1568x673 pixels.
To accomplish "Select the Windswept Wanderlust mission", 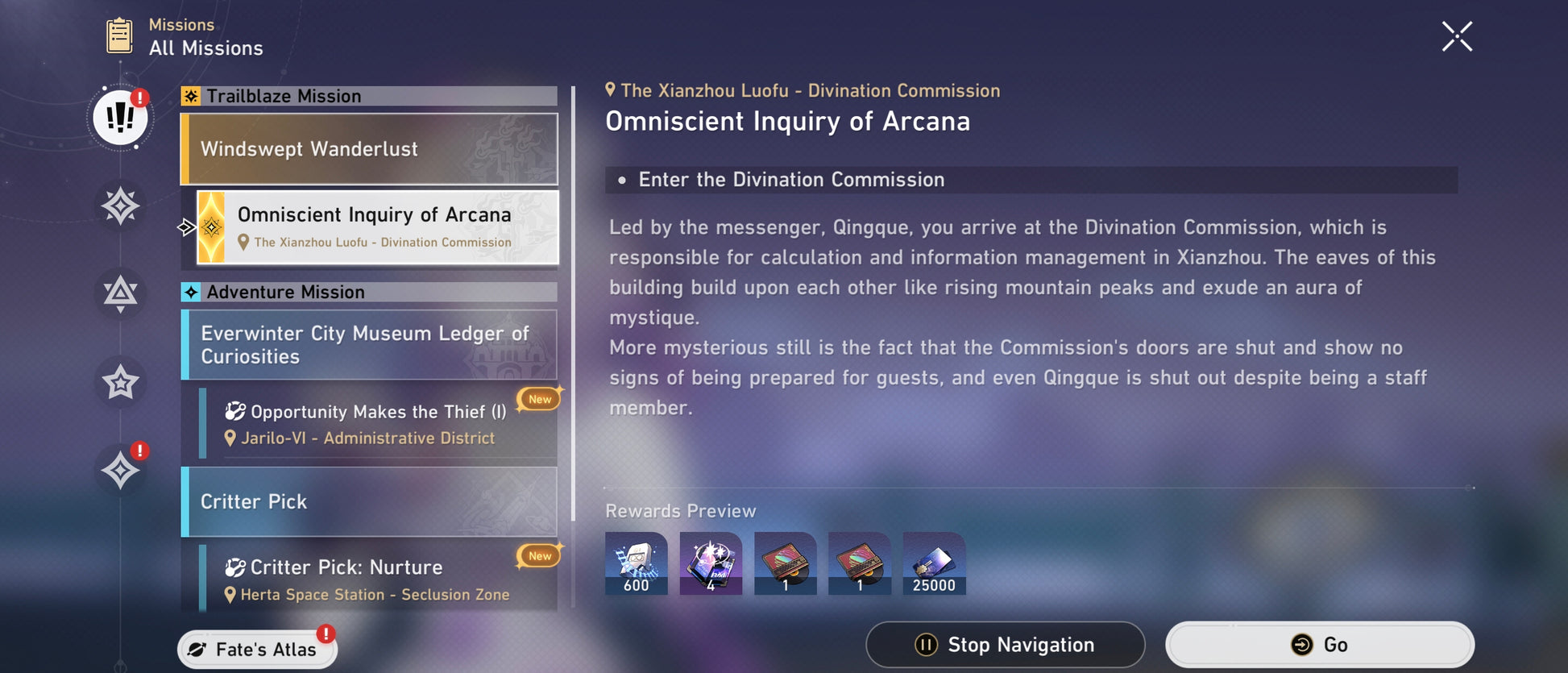I will pos(369,149).
